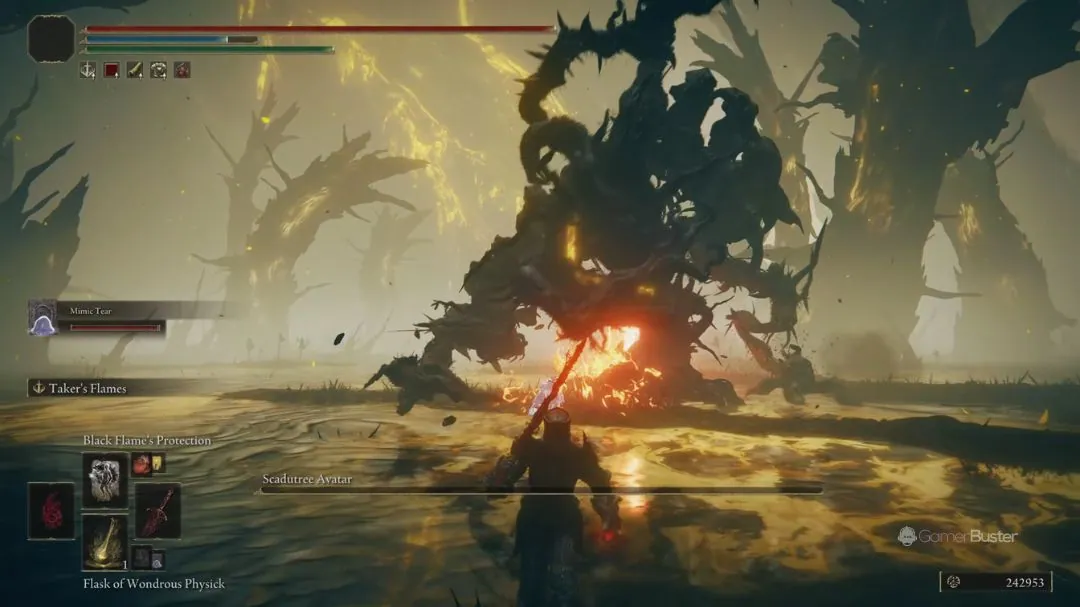This screenshot has height=607, width=1080.
Task: Activate the Taker's Flames skill label
Action: pyautogui.click(x=88, y=388)
